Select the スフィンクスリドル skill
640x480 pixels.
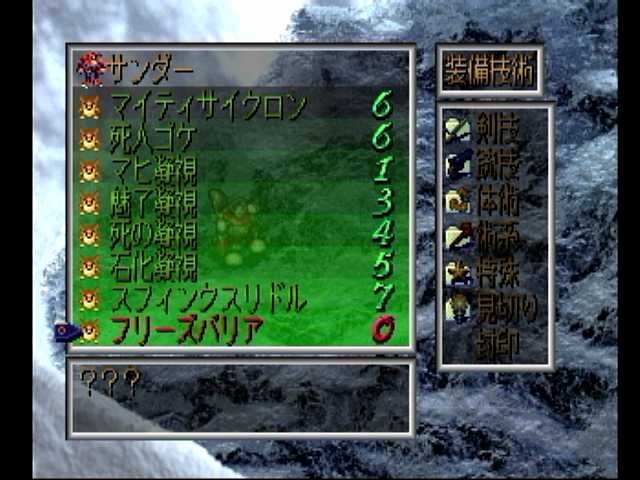pyautogui.click(x=207, y=298)
